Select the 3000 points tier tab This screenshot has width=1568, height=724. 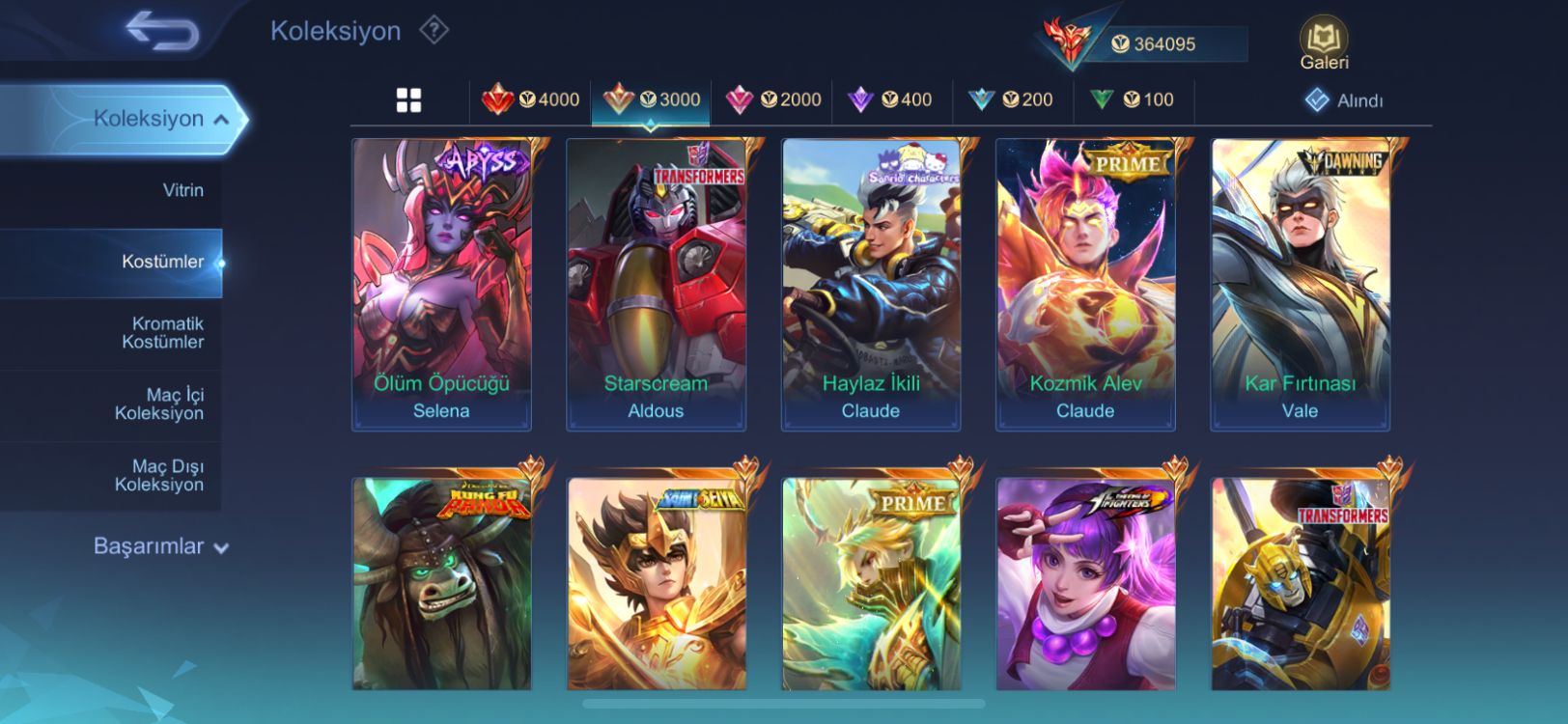tap(652, 99)
